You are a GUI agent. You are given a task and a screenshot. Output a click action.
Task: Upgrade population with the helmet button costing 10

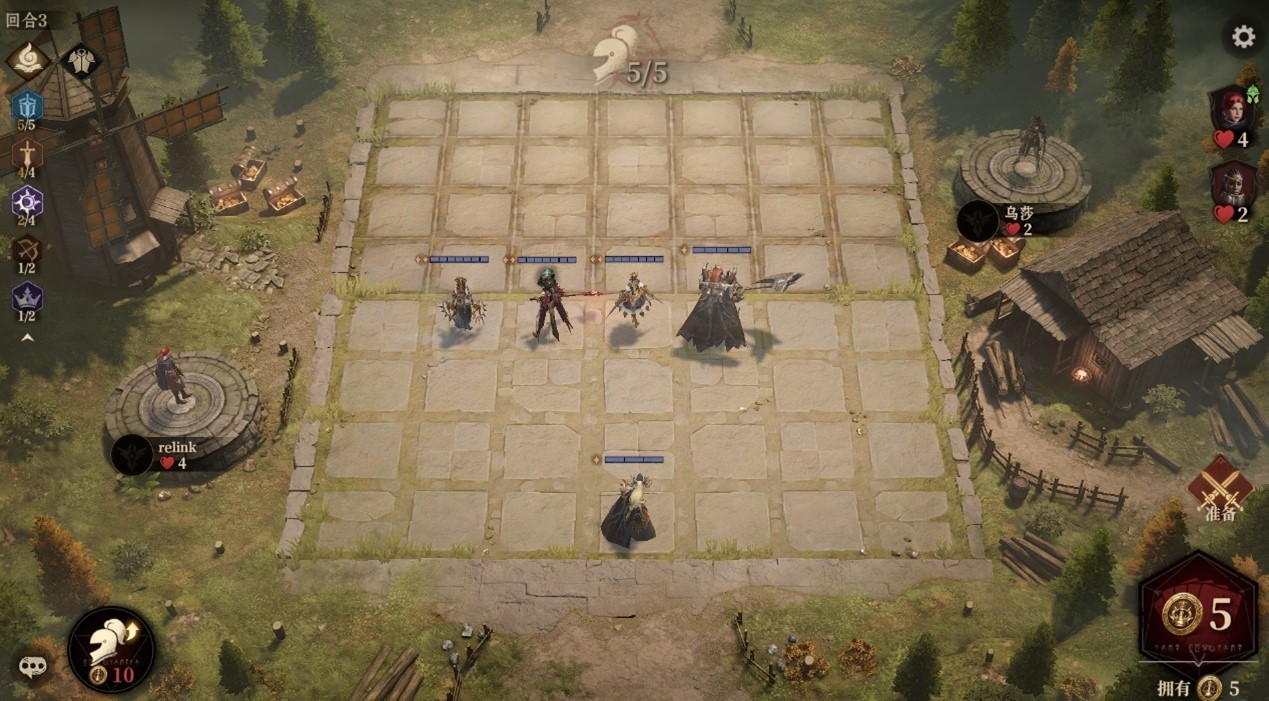coord(111,649)
